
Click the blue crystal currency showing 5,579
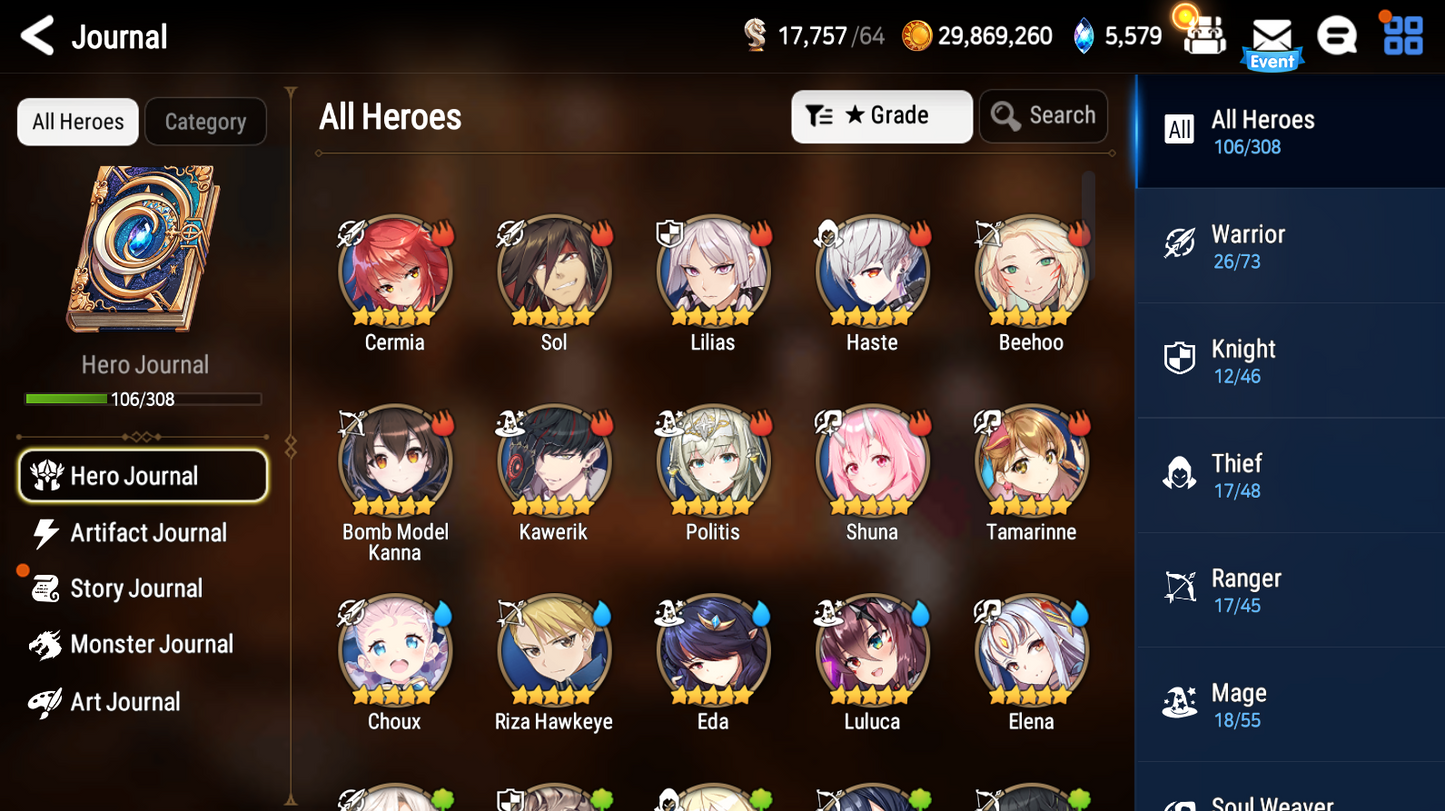click(1117, 33)
